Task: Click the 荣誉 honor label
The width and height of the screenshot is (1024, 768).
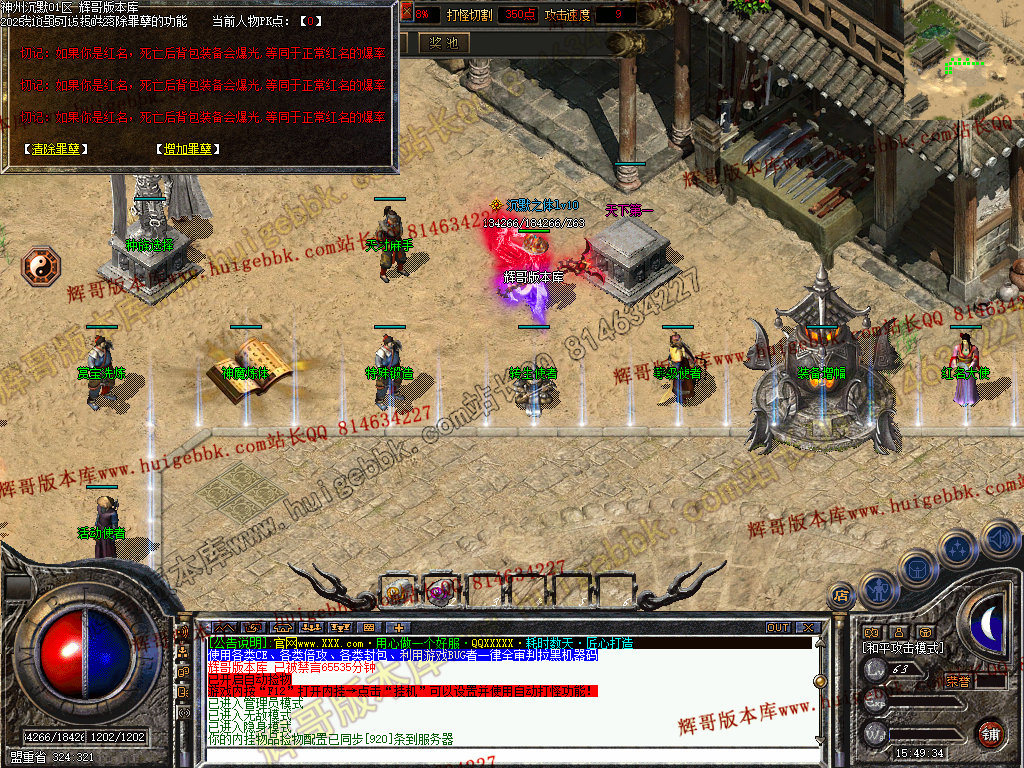Action: [x=957, y=680]
